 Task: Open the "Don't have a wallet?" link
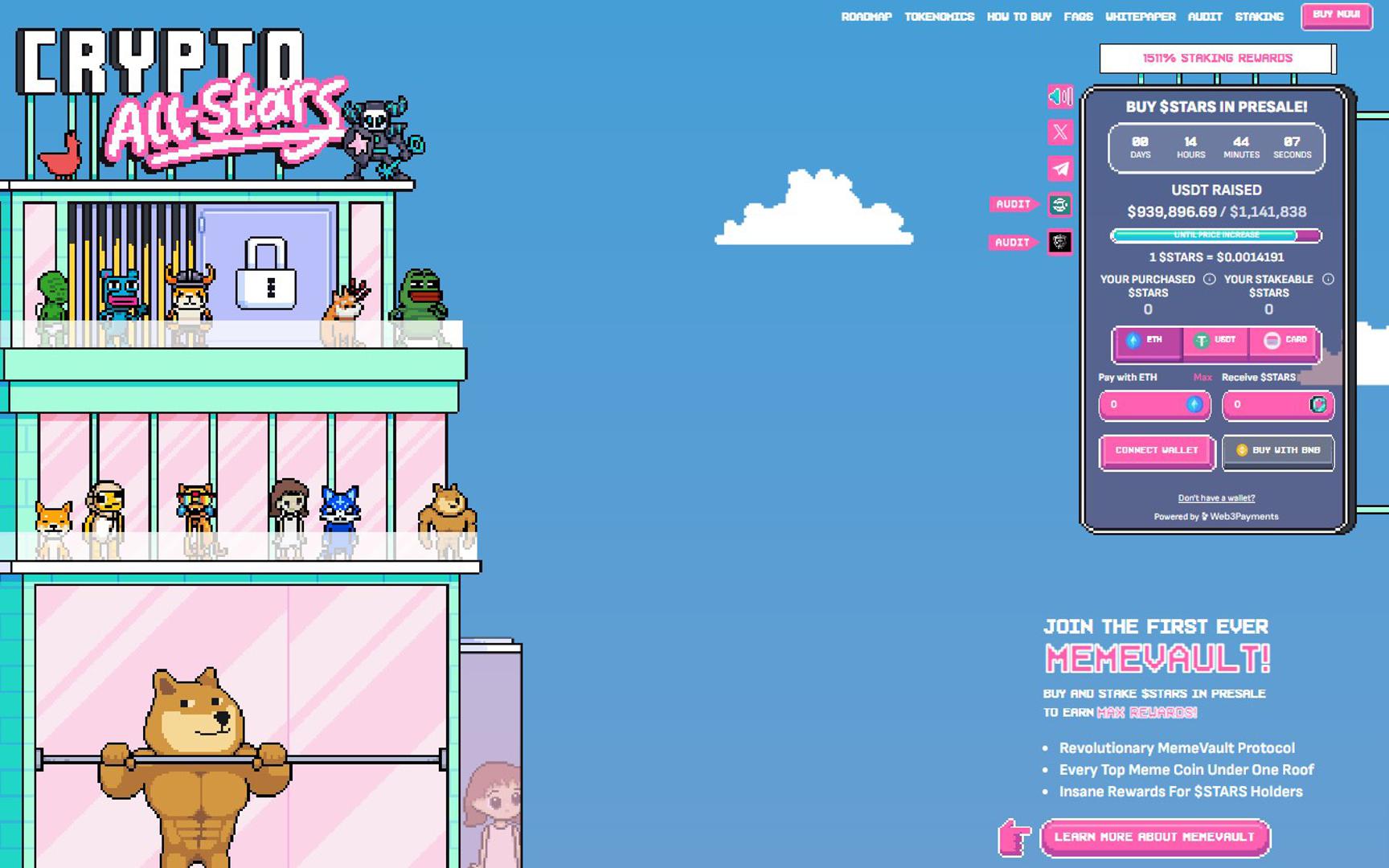tap(1216, 498)
